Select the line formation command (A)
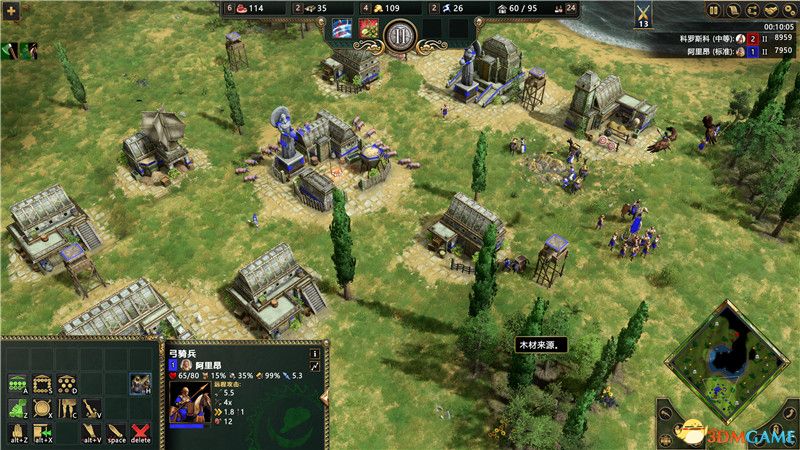800x450 pixels. pyautogui.click(x=17, y=384)
